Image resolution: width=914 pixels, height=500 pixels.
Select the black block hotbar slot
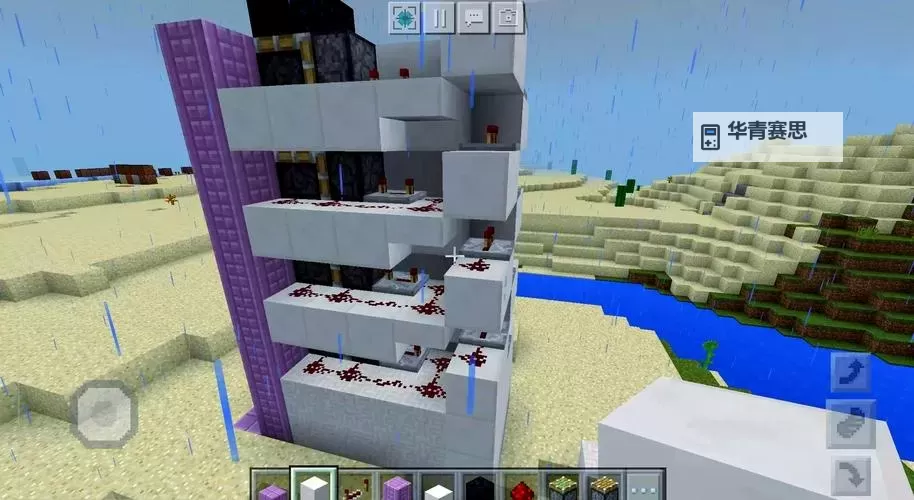[x=480, y=488]
